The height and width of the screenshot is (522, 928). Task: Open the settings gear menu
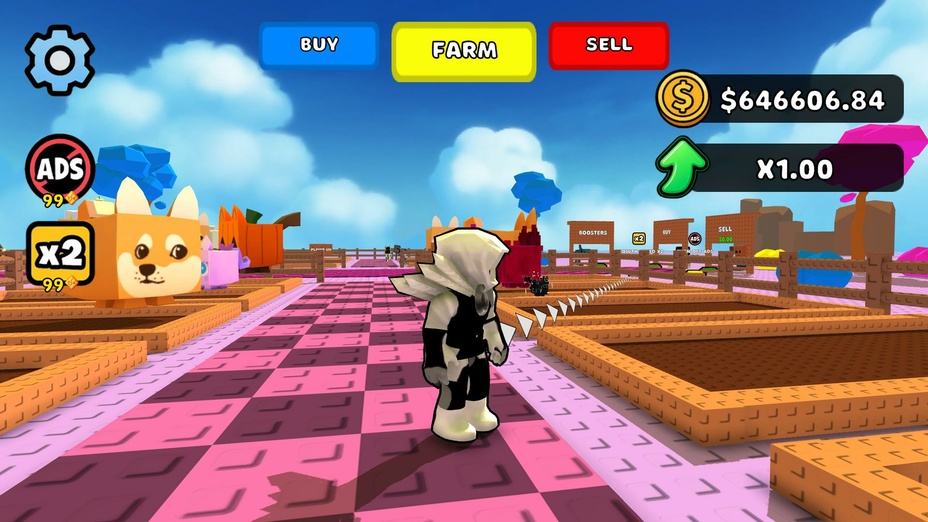tap(60, 60)
